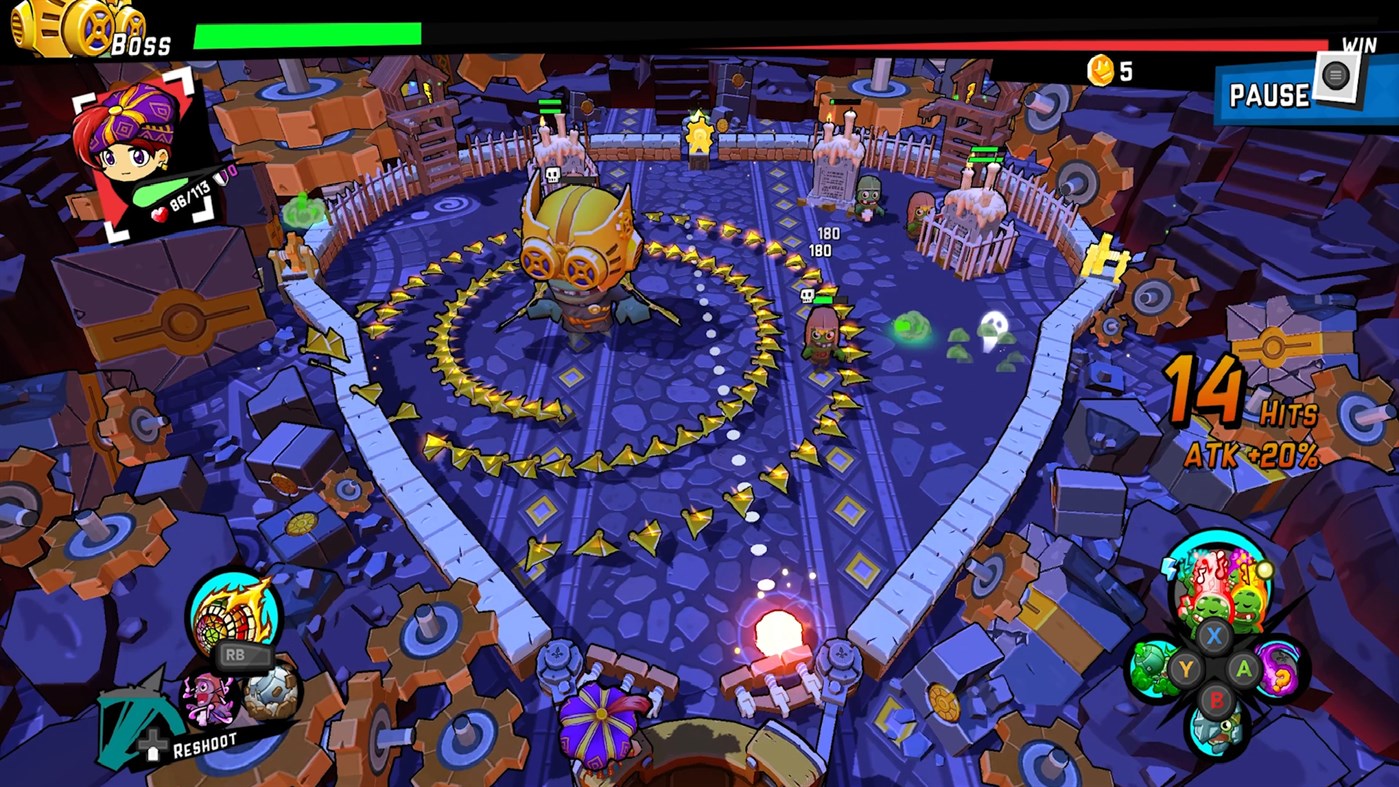The width and height of the screenshot is (1399, 787).
Task: Click the stone boulder ability icon
Action: coord(270,693)
